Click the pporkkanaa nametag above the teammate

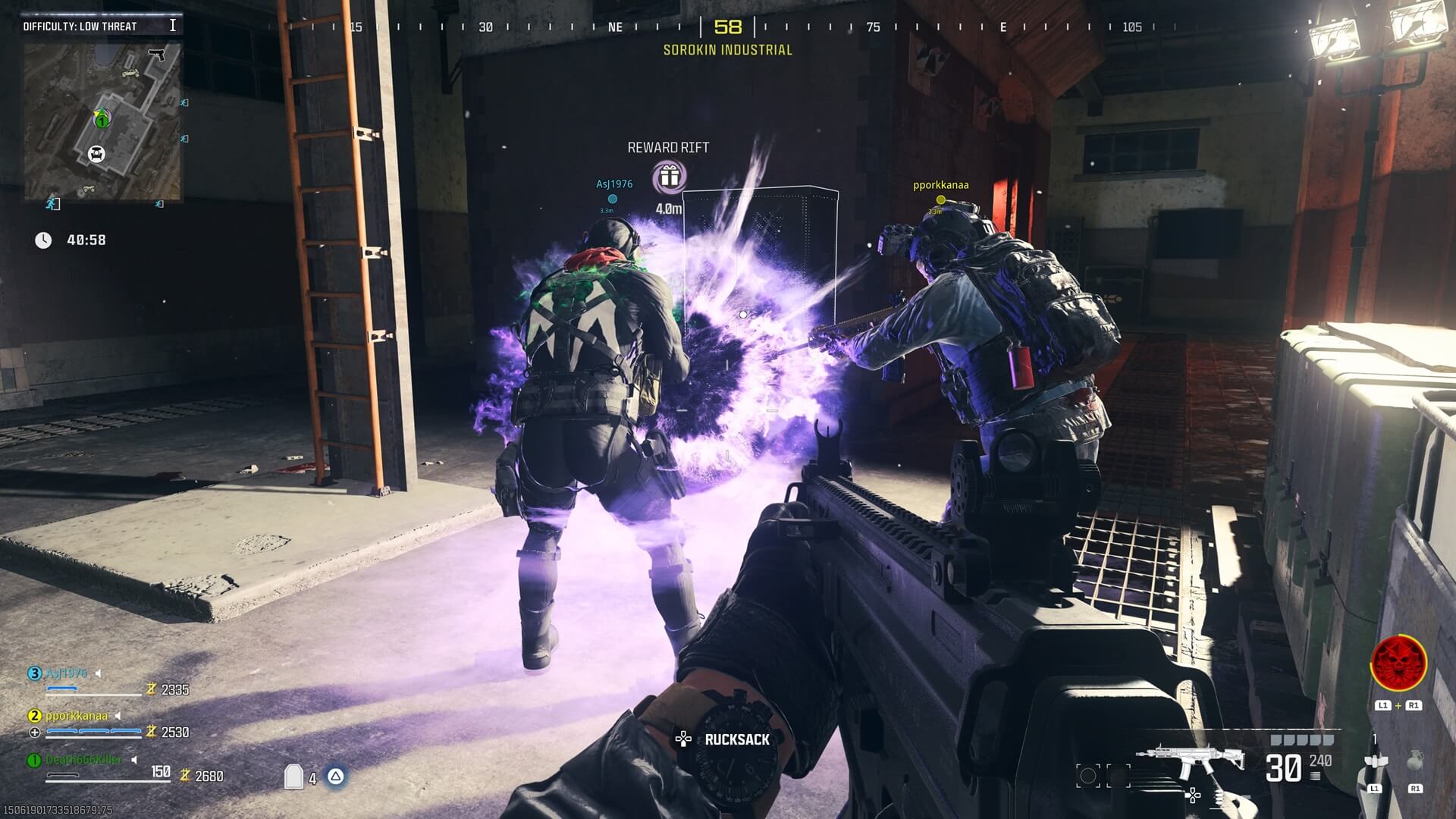pos(940,185)
